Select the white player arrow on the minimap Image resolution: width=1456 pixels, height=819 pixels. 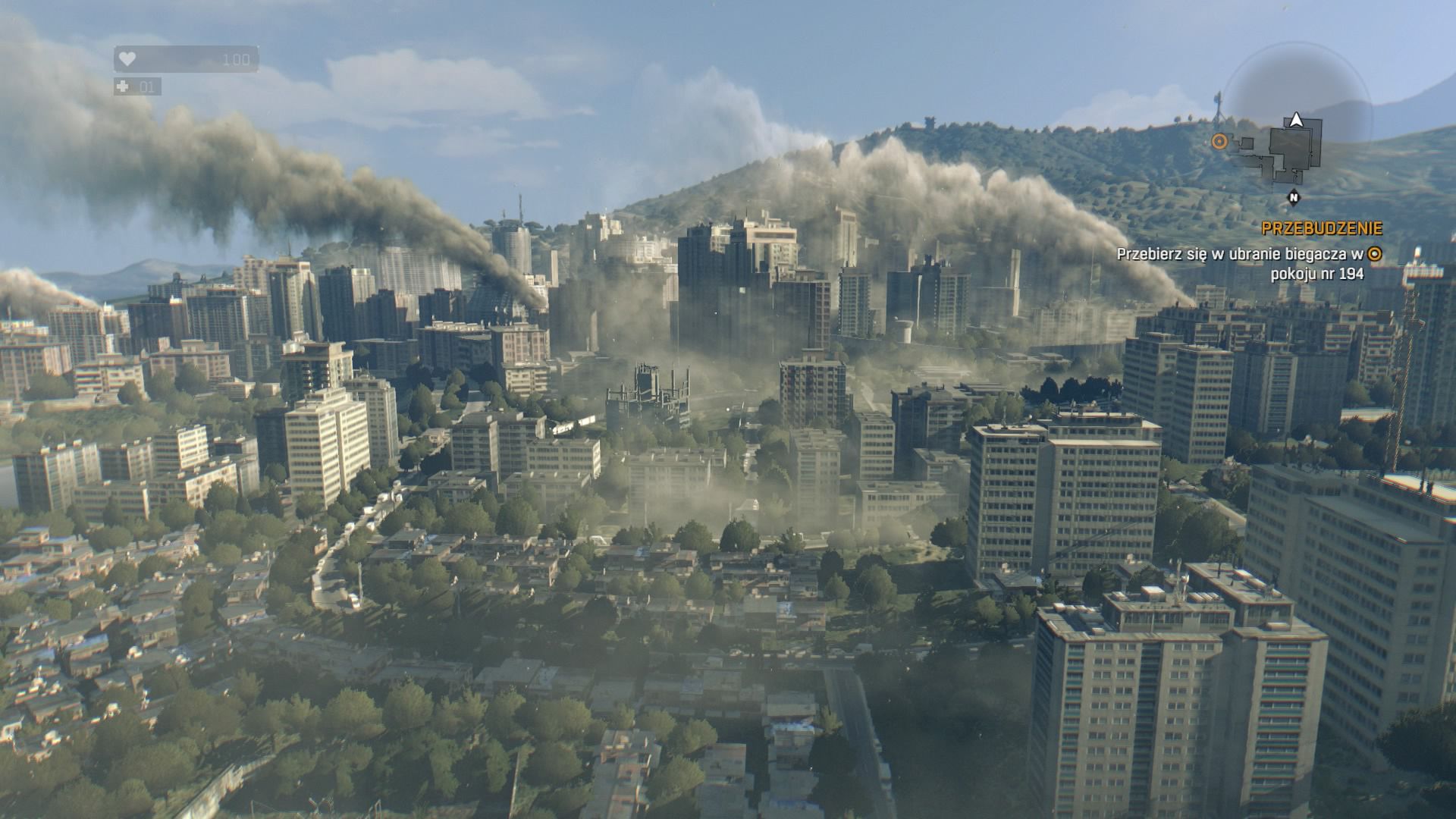pyautogui.click(x=1295, y=120)
